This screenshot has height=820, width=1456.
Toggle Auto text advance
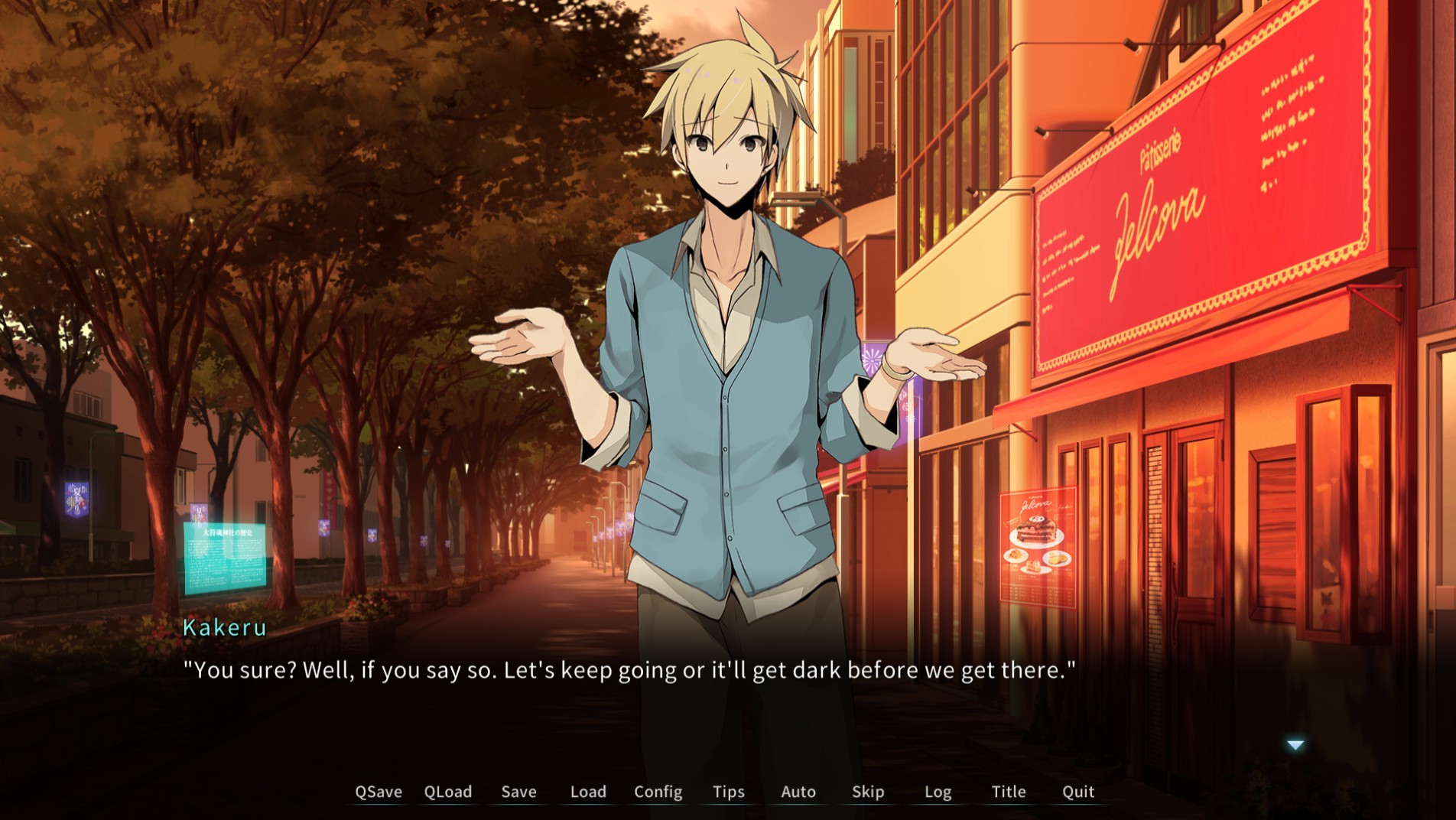click(798, 792)
